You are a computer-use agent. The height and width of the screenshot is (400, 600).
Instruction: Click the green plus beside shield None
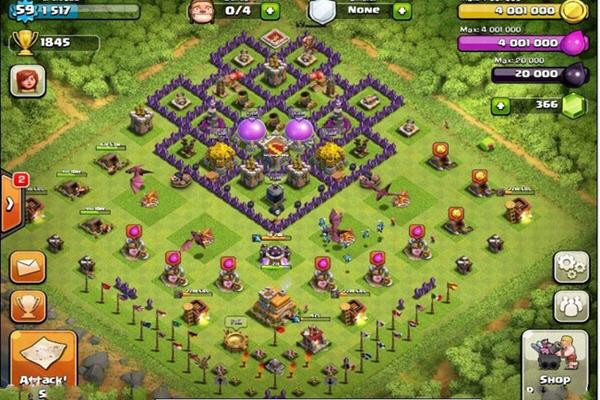pyautogui.click(x=402, y=12)
